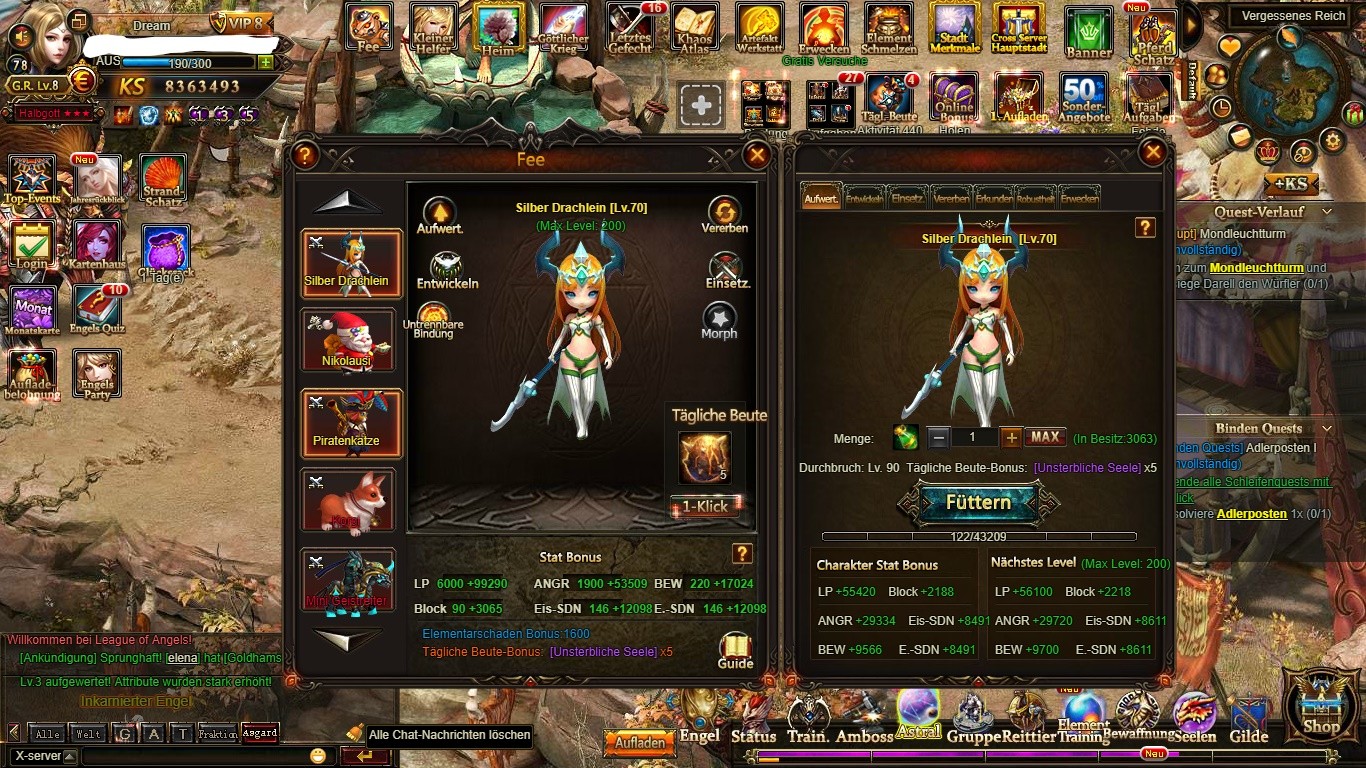Click the Aufladen recharge button

click(x=640, y=743)
